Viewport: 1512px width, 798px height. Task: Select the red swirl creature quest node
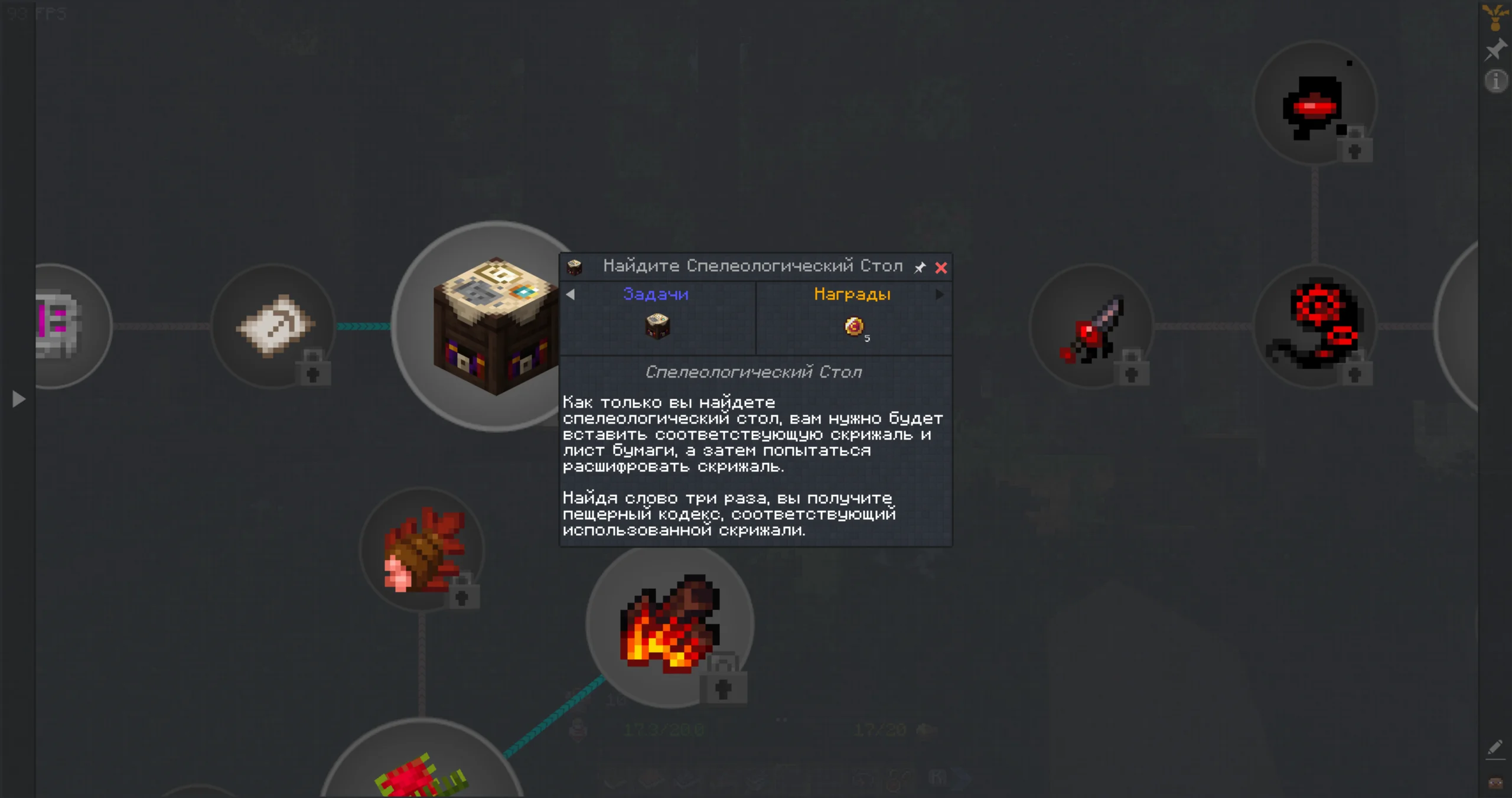pyautogui.click(x=1315, y=326)
